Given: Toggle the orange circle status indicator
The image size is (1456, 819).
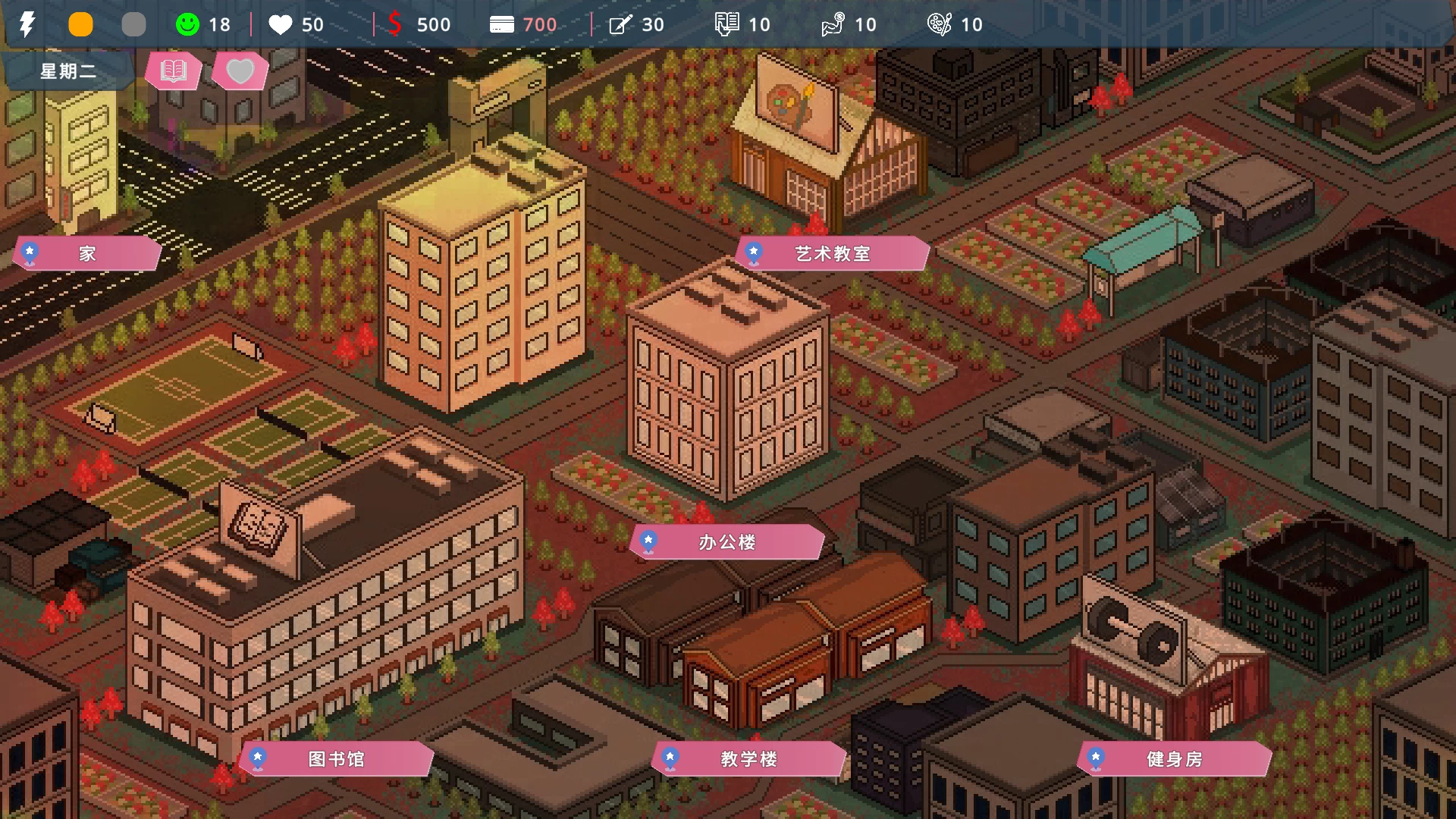Looking at the screenshot, I should click(81, 24).
